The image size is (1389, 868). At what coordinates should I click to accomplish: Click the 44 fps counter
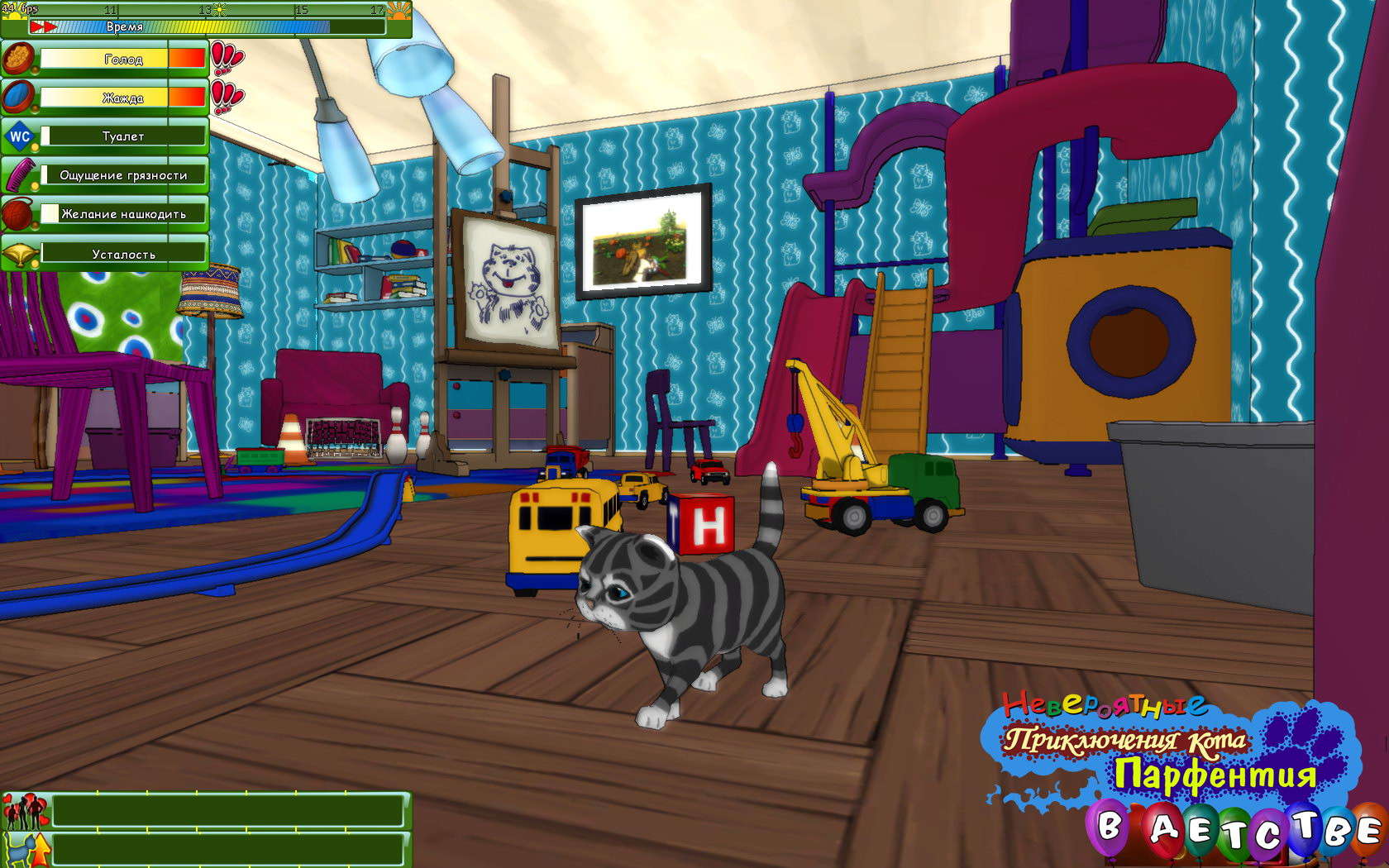18,7
